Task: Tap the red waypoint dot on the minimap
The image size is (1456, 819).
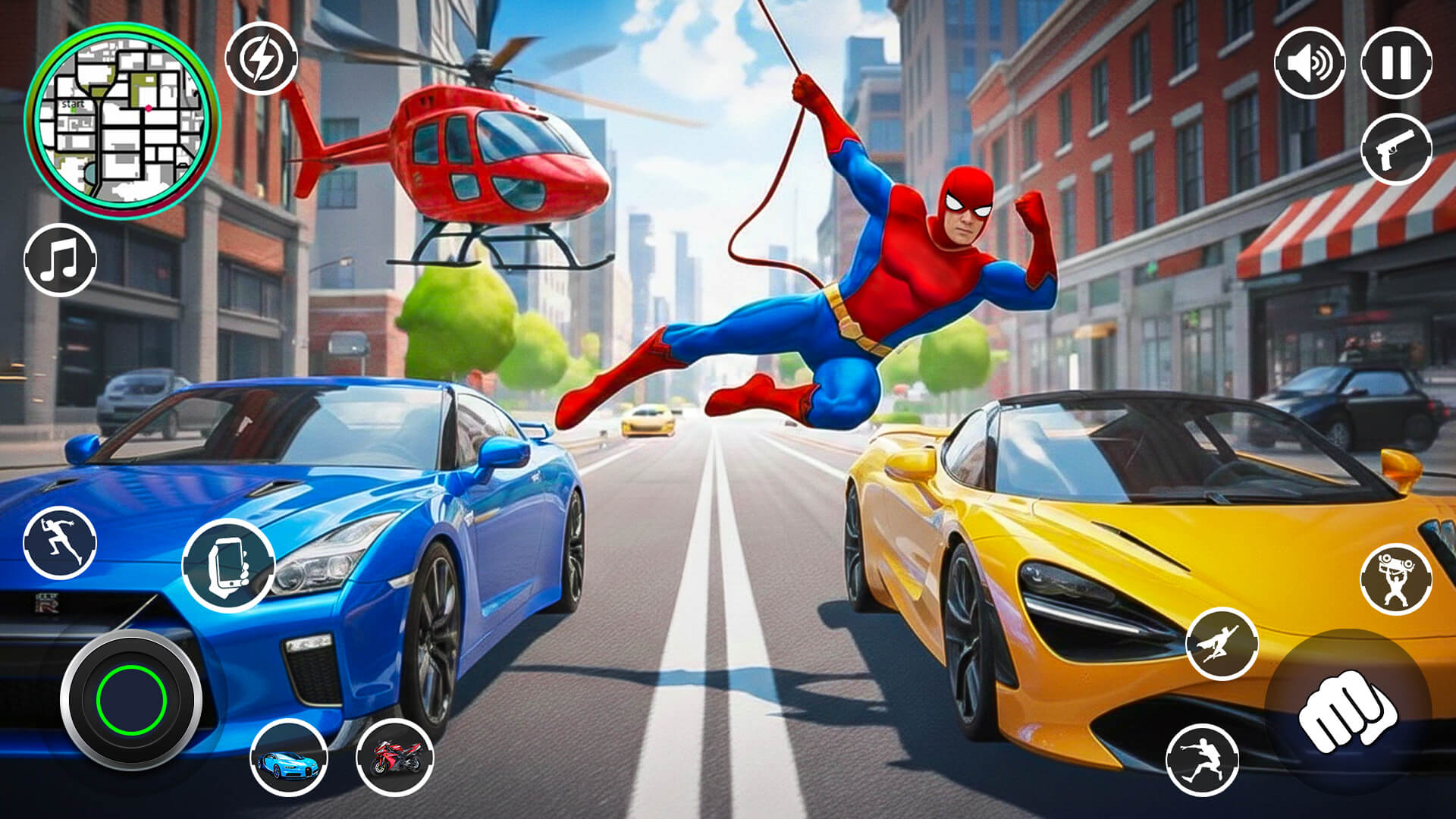Action: 148,108
